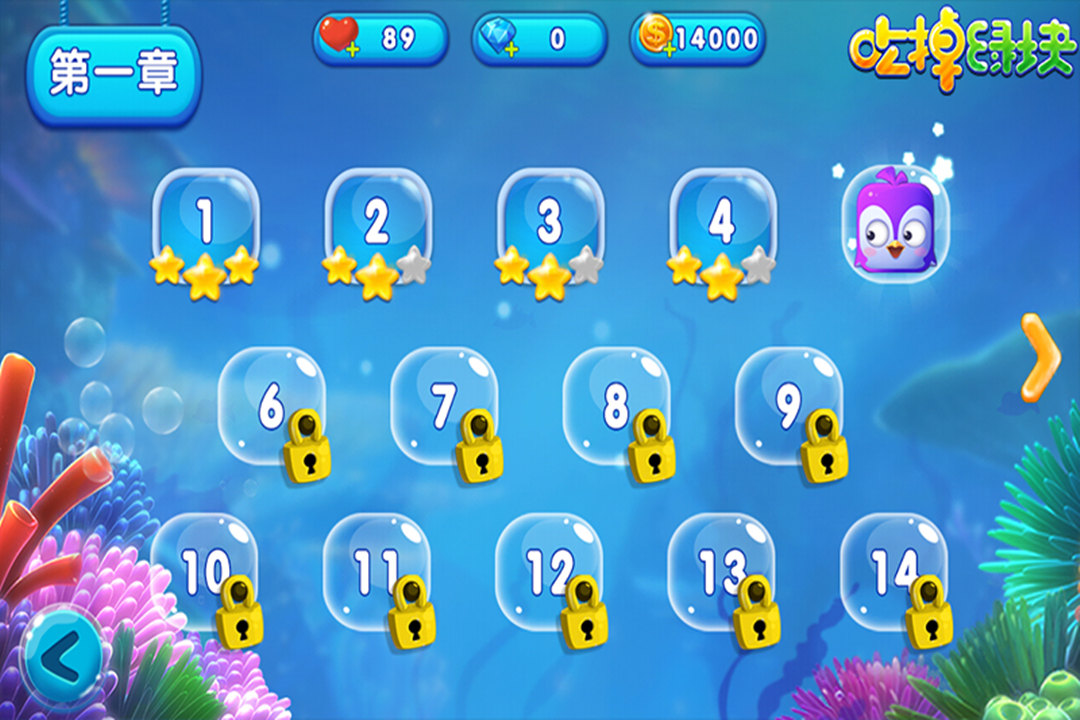Add gold coins via coin counter

coord(698,39)
